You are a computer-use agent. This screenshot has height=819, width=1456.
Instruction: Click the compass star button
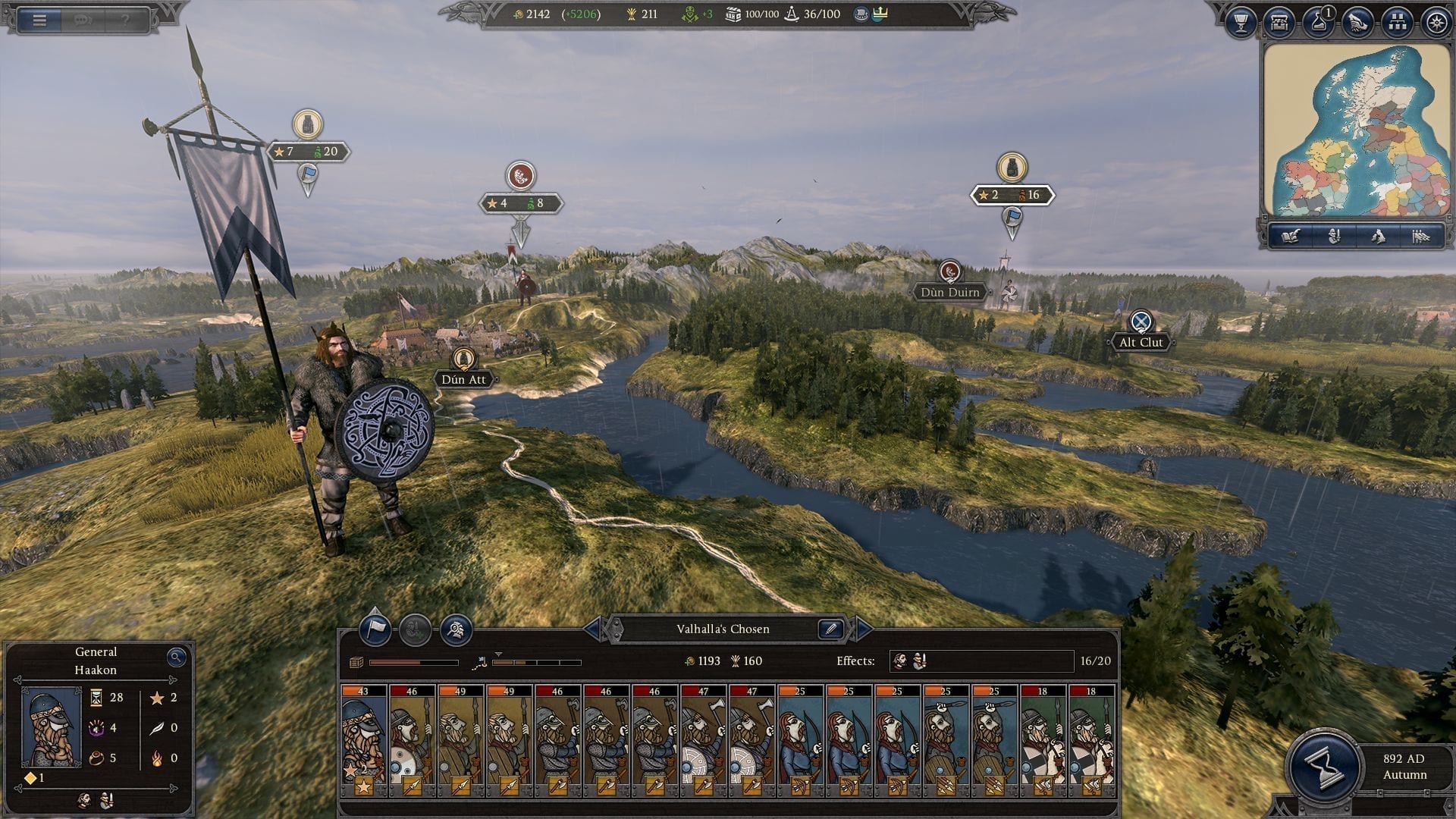tap(1436, 23)
